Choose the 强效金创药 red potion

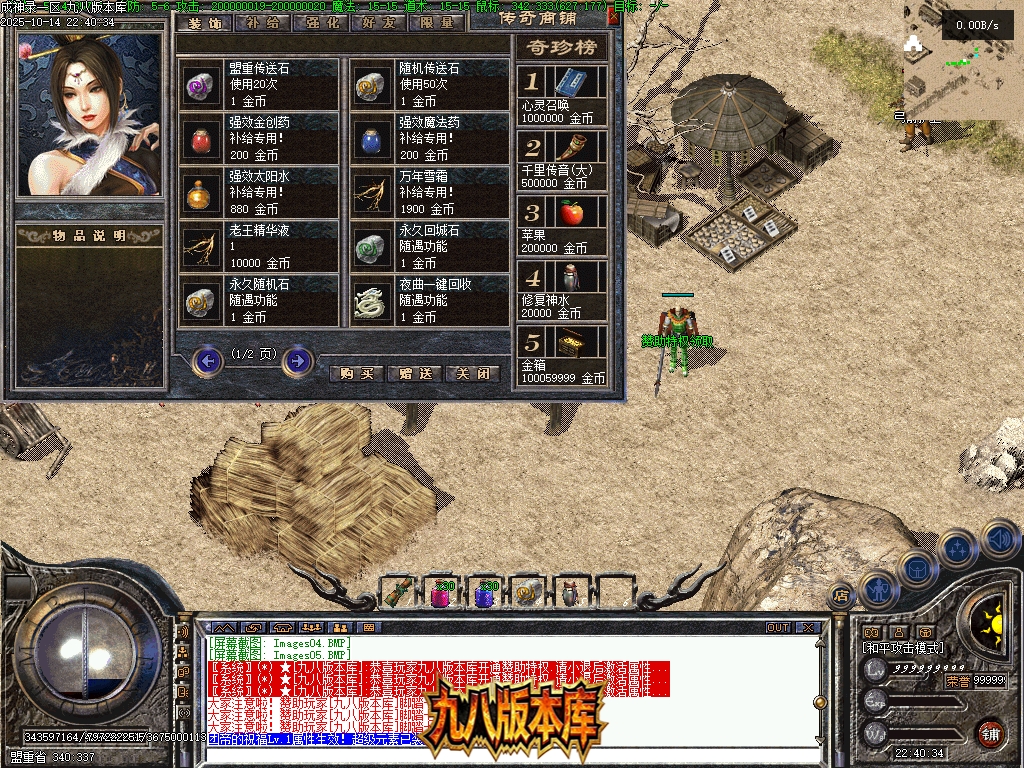[x=262, y=139]
